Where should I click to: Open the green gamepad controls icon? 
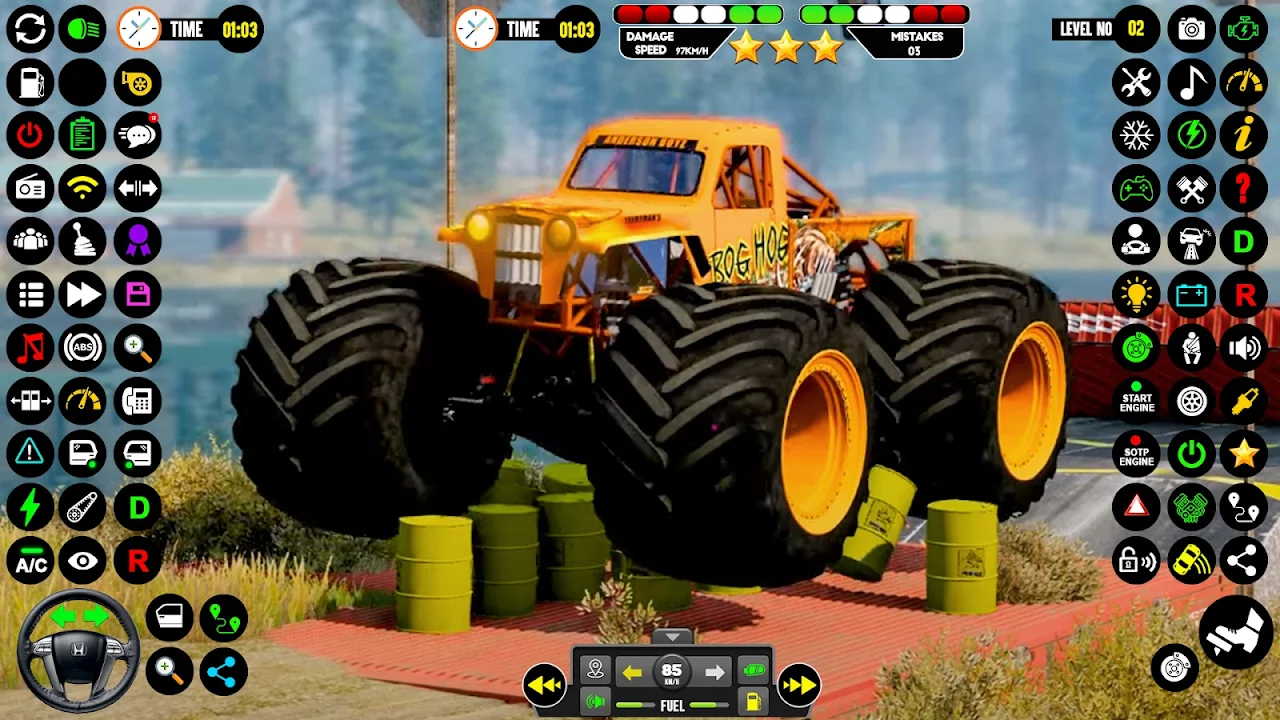click(1136, 188)
